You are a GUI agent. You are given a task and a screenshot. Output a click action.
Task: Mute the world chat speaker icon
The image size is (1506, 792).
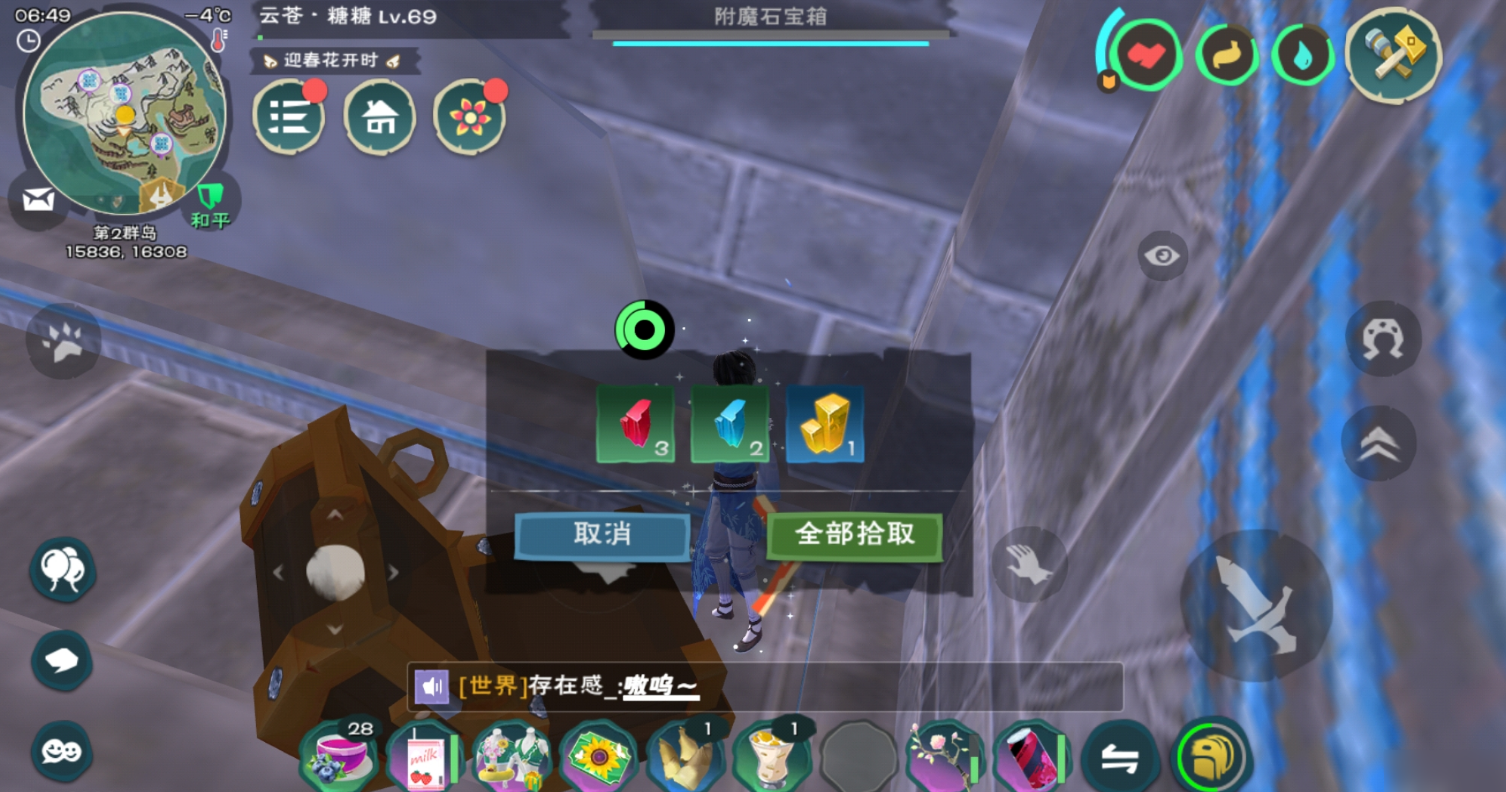(x=432, y=687)
